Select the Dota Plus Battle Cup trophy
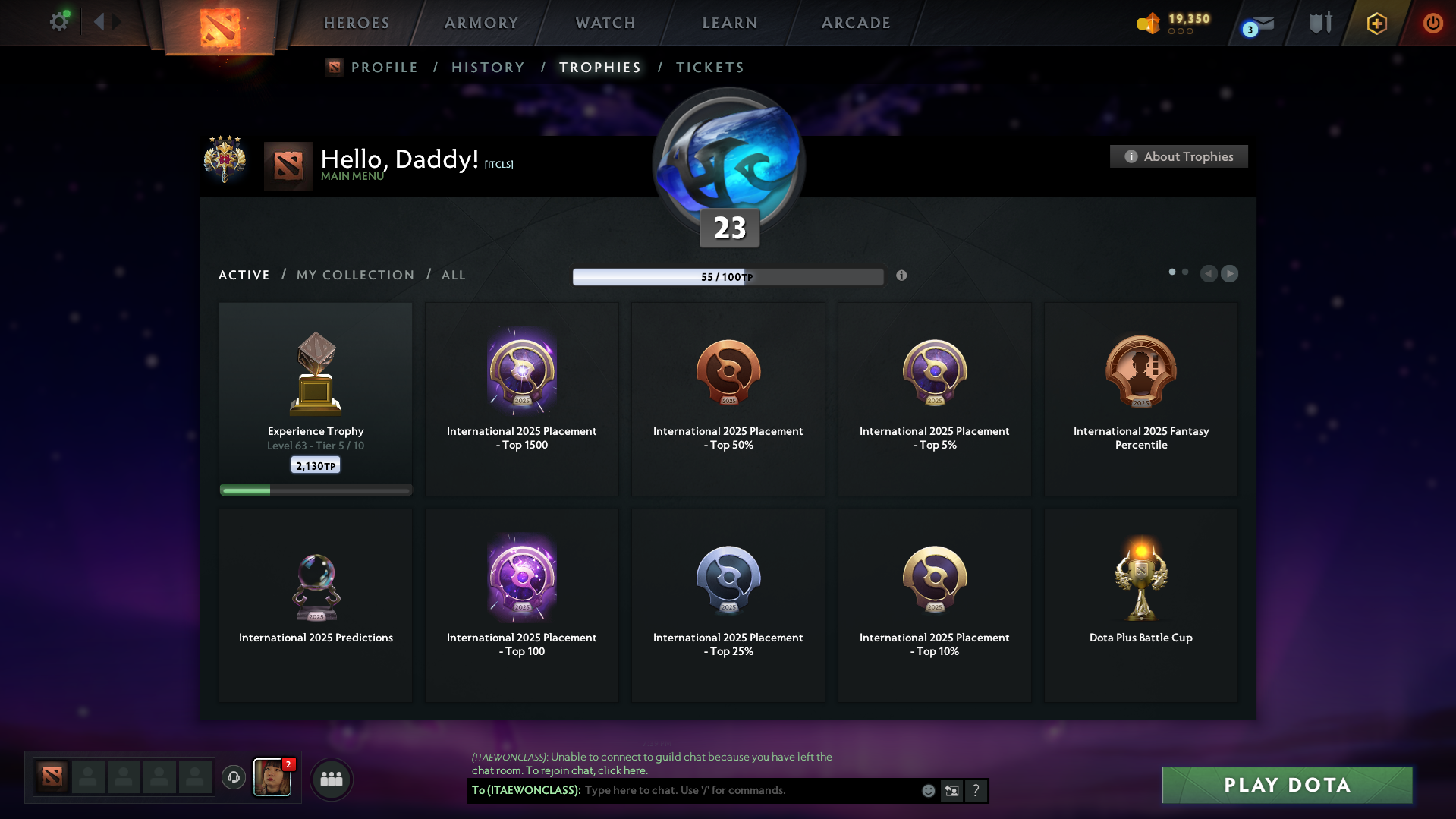Screen dimensions: 1456x819 1140,605
